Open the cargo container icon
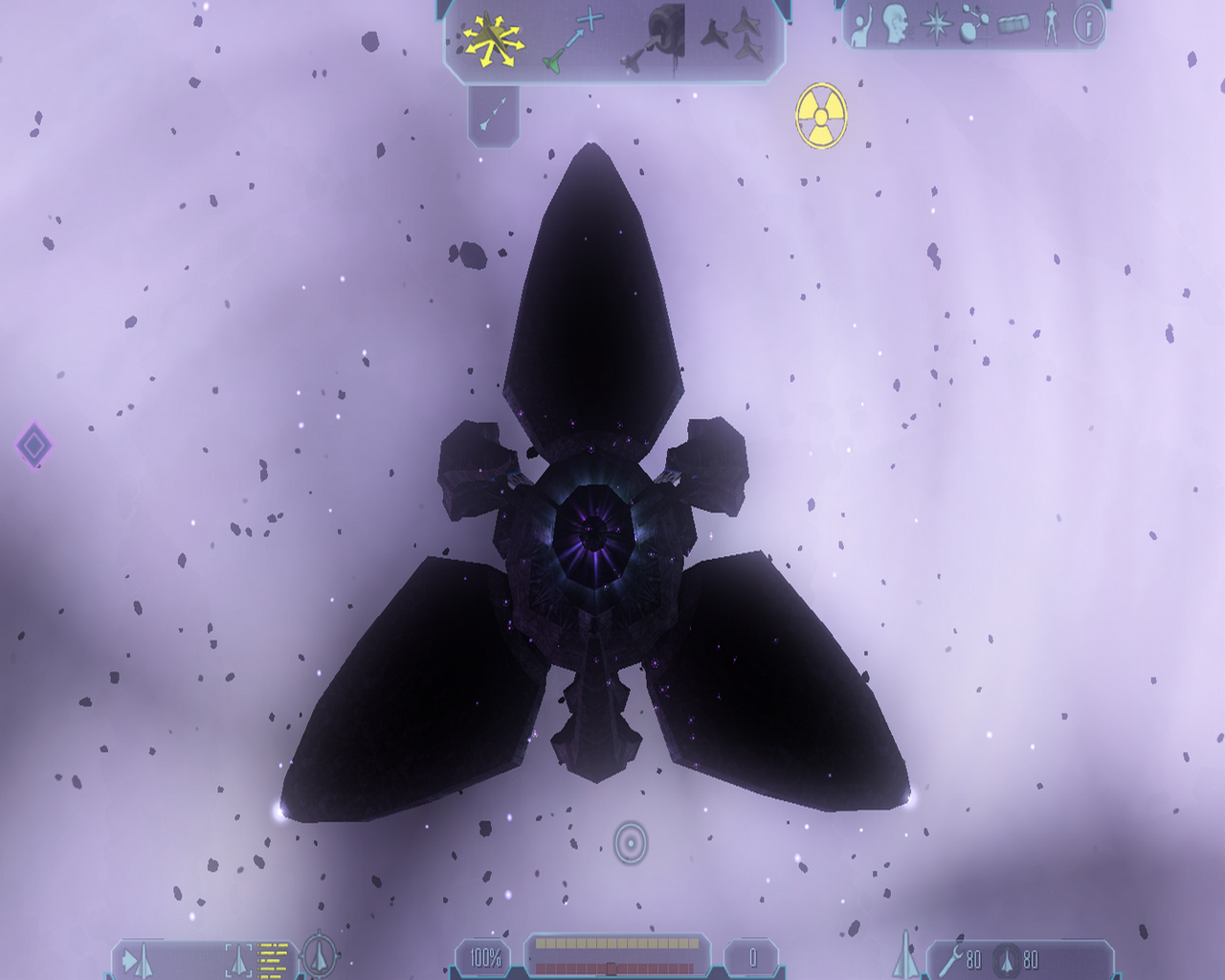 tap(1013, 24)
